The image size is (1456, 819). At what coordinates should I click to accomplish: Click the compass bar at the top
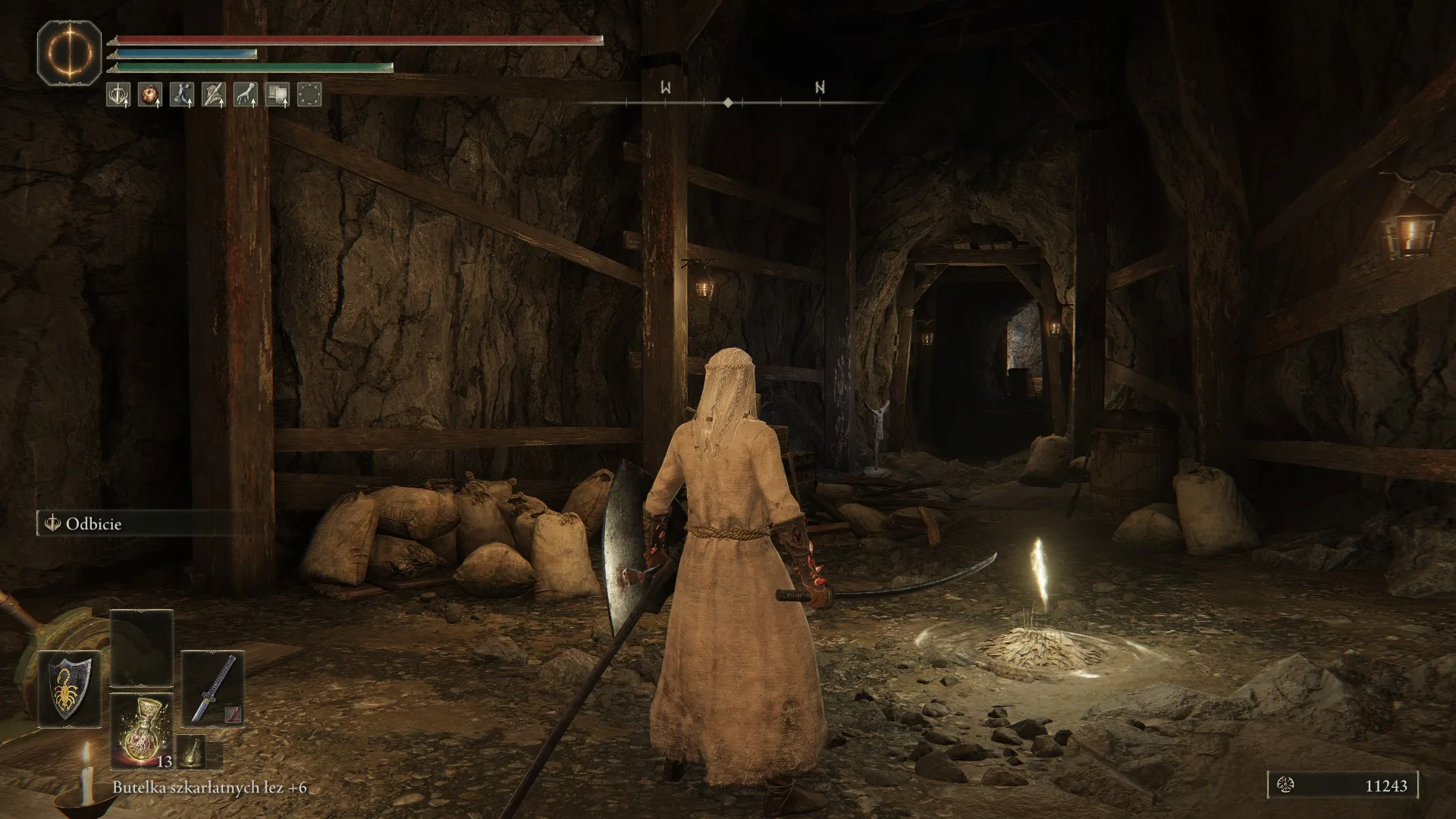[x=728, y=101]
